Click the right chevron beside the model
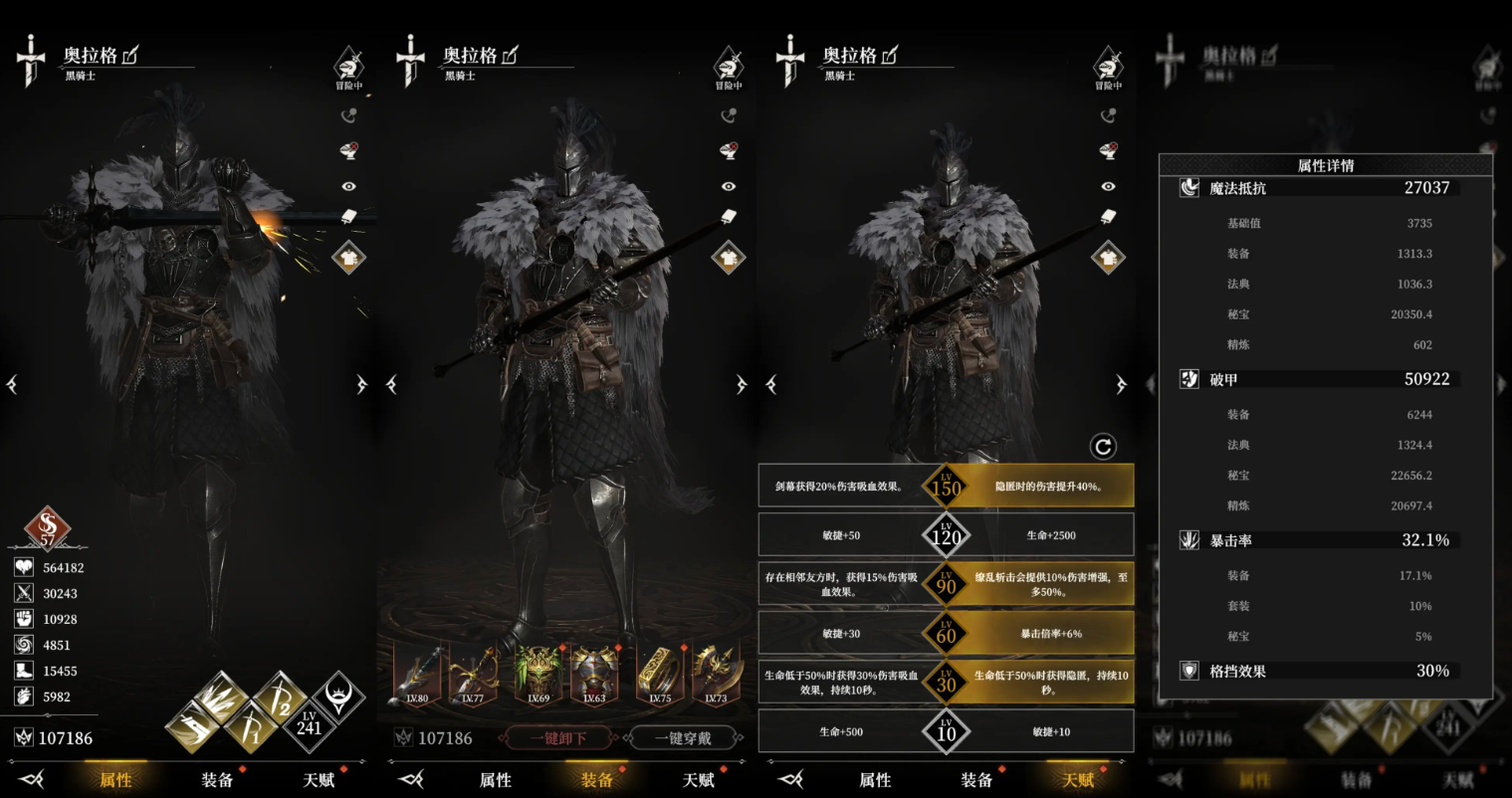 pos(361,383)
